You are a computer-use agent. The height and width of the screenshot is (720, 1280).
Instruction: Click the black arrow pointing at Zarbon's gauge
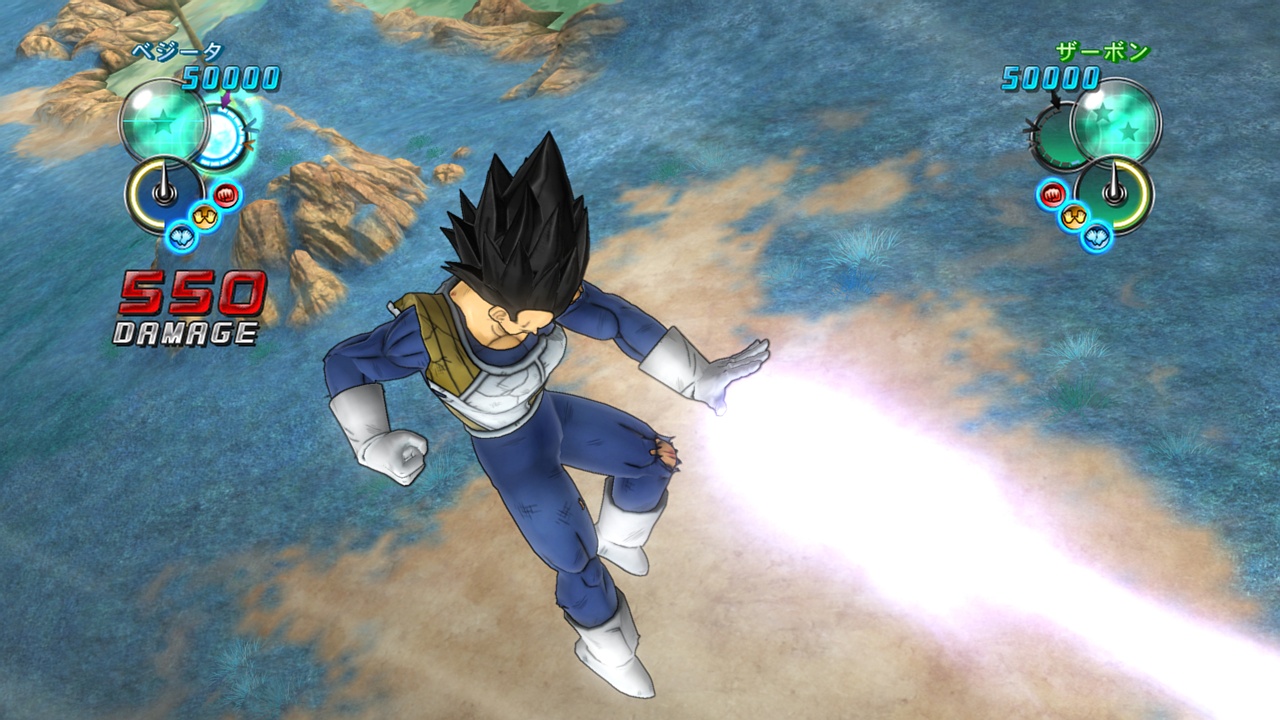[x=1055, y=101]
